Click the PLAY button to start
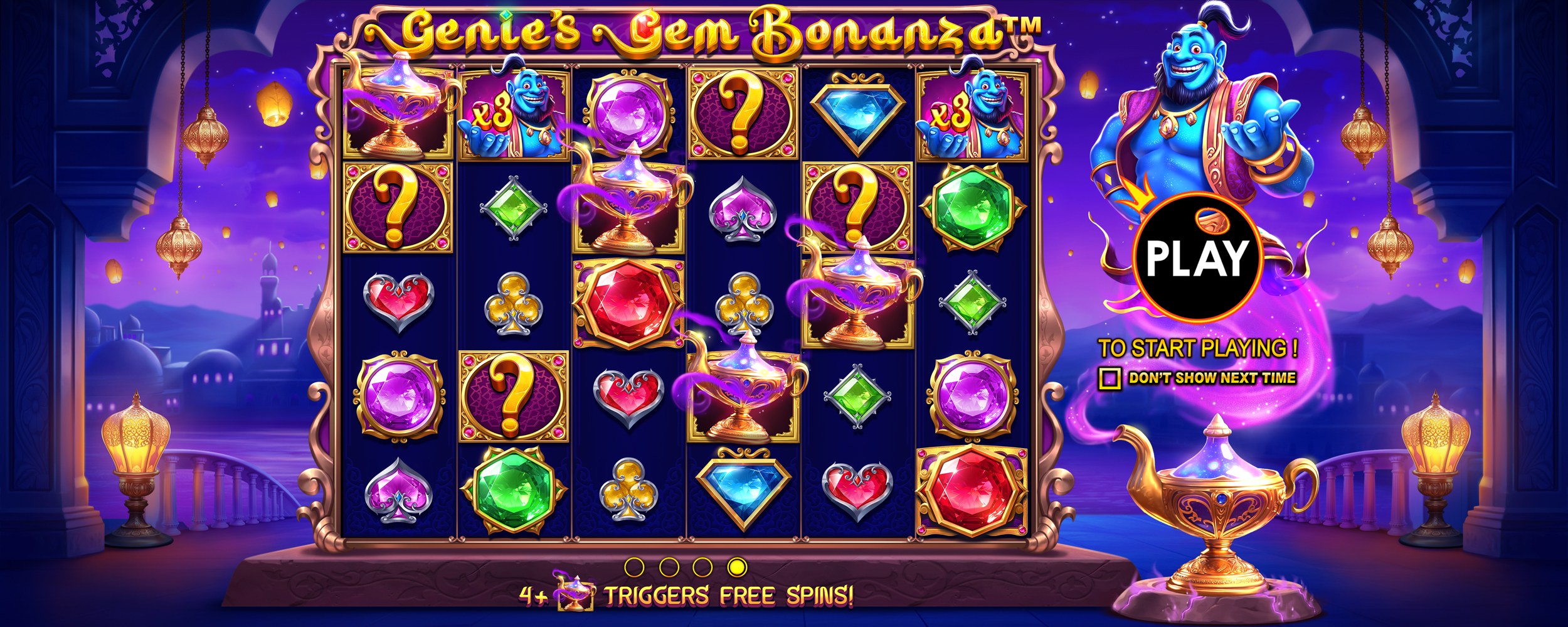The height and width of the screenshot is (627, 1568). pyautogui.click(x=1197, y=257)
